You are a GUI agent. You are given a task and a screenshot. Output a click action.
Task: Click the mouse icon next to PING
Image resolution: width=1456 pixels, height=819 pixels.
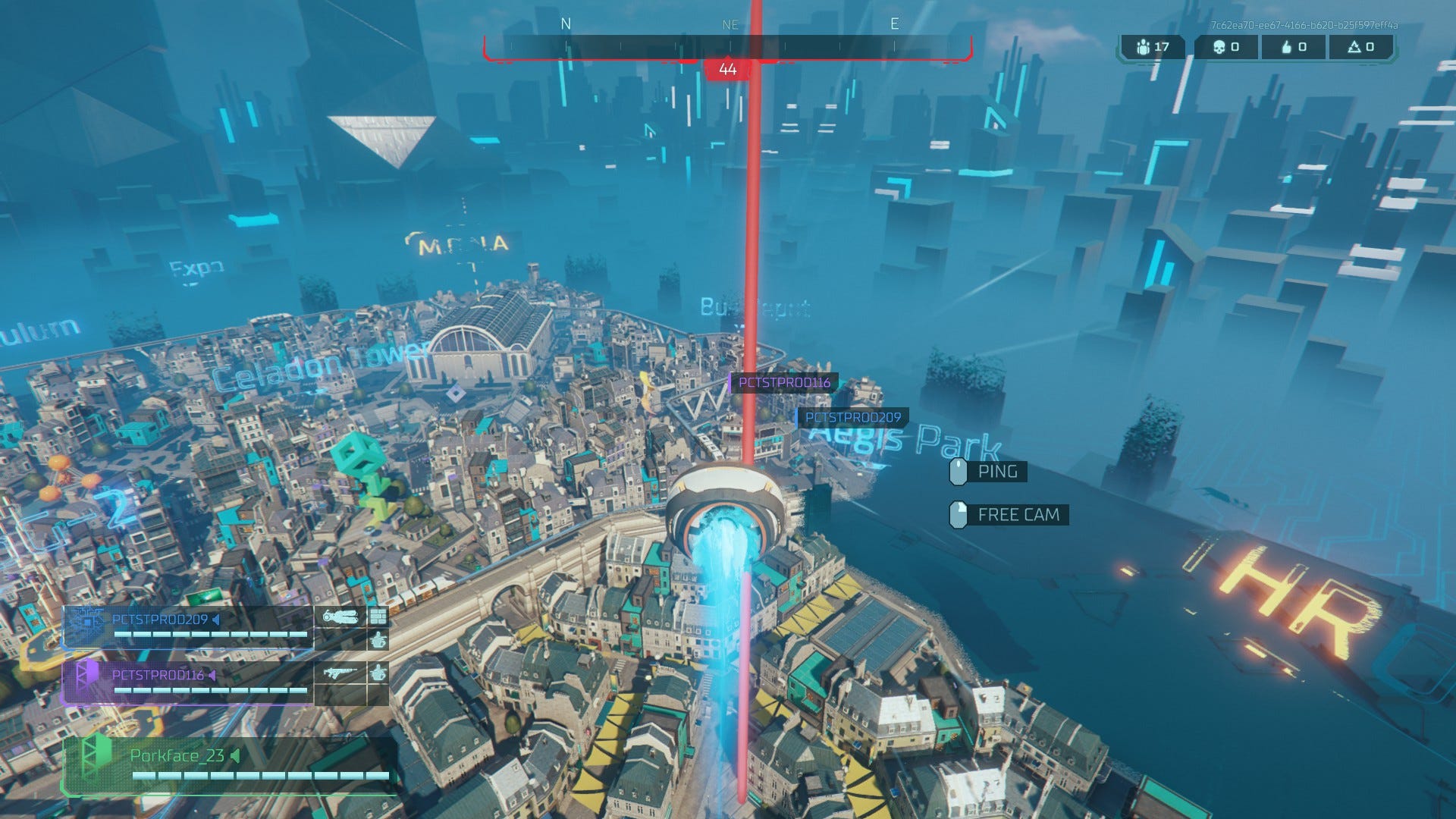pos(957,472)
